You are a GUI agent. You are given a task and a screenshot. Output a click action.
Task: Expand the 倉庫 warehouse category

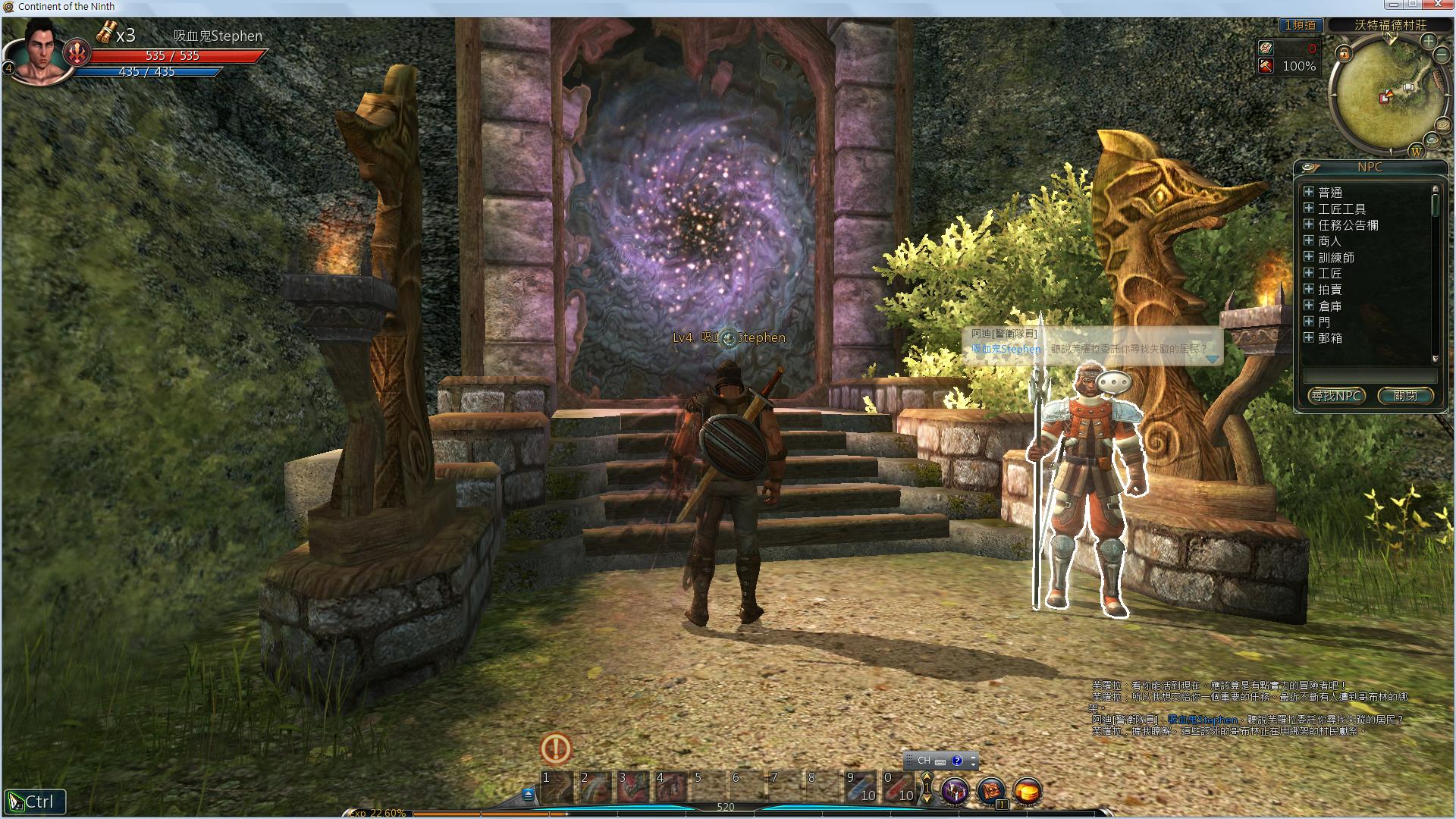tap(1308, 306)
